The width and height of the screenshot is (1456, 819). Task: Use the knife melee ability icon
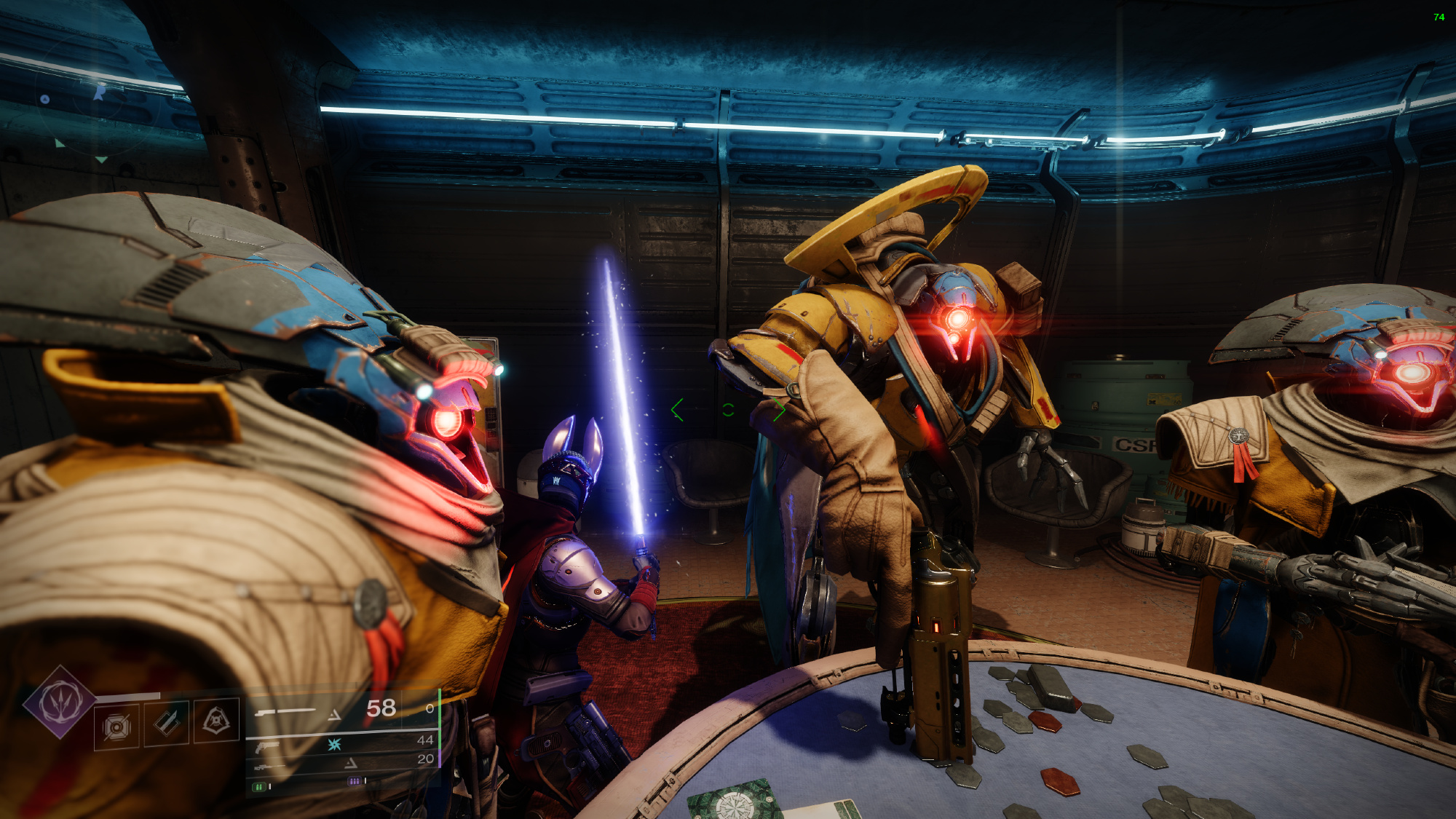(167, 722)
